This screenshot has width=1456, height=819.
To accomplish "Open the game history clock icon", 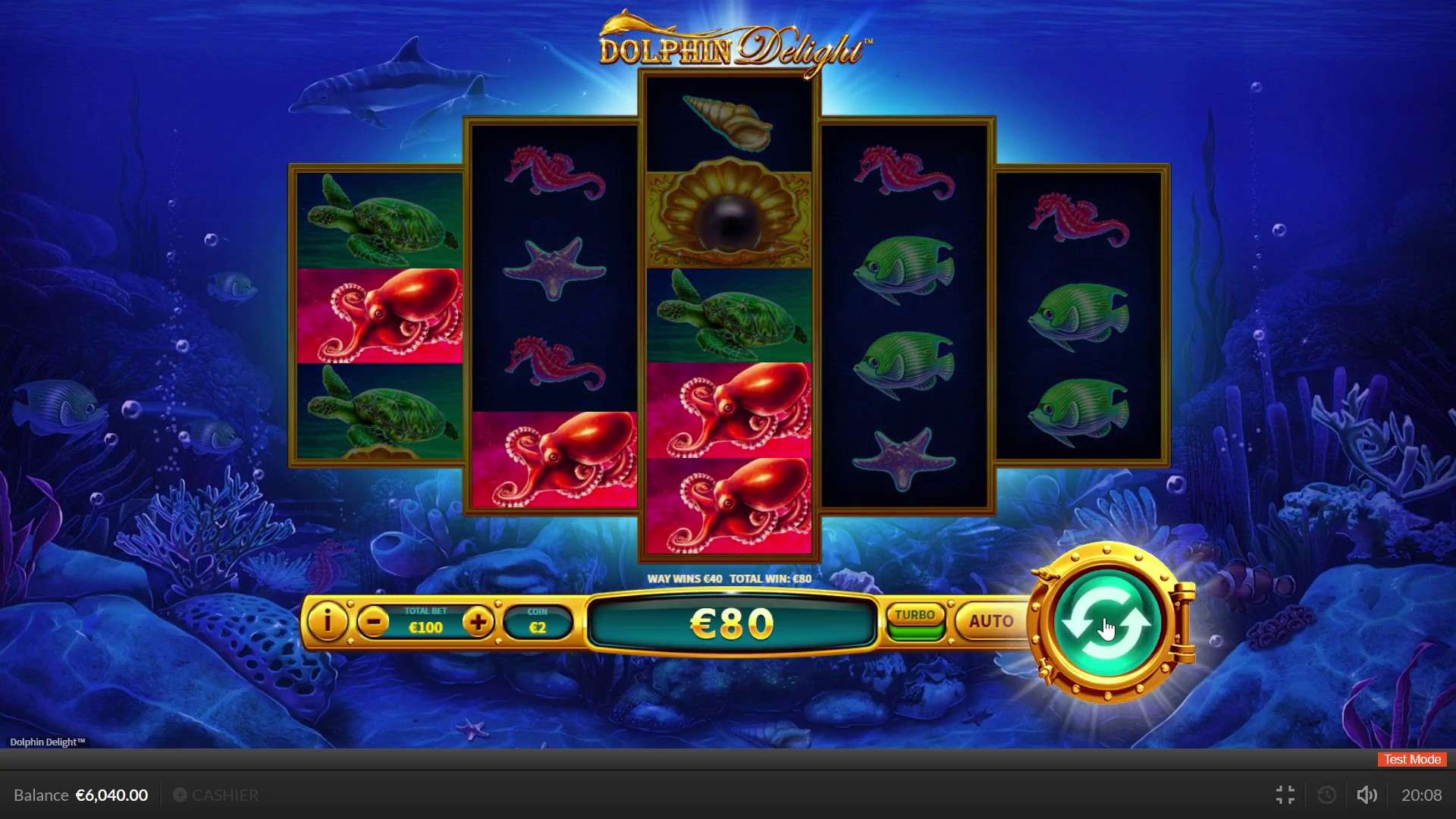I will (x=1326, y=795).
